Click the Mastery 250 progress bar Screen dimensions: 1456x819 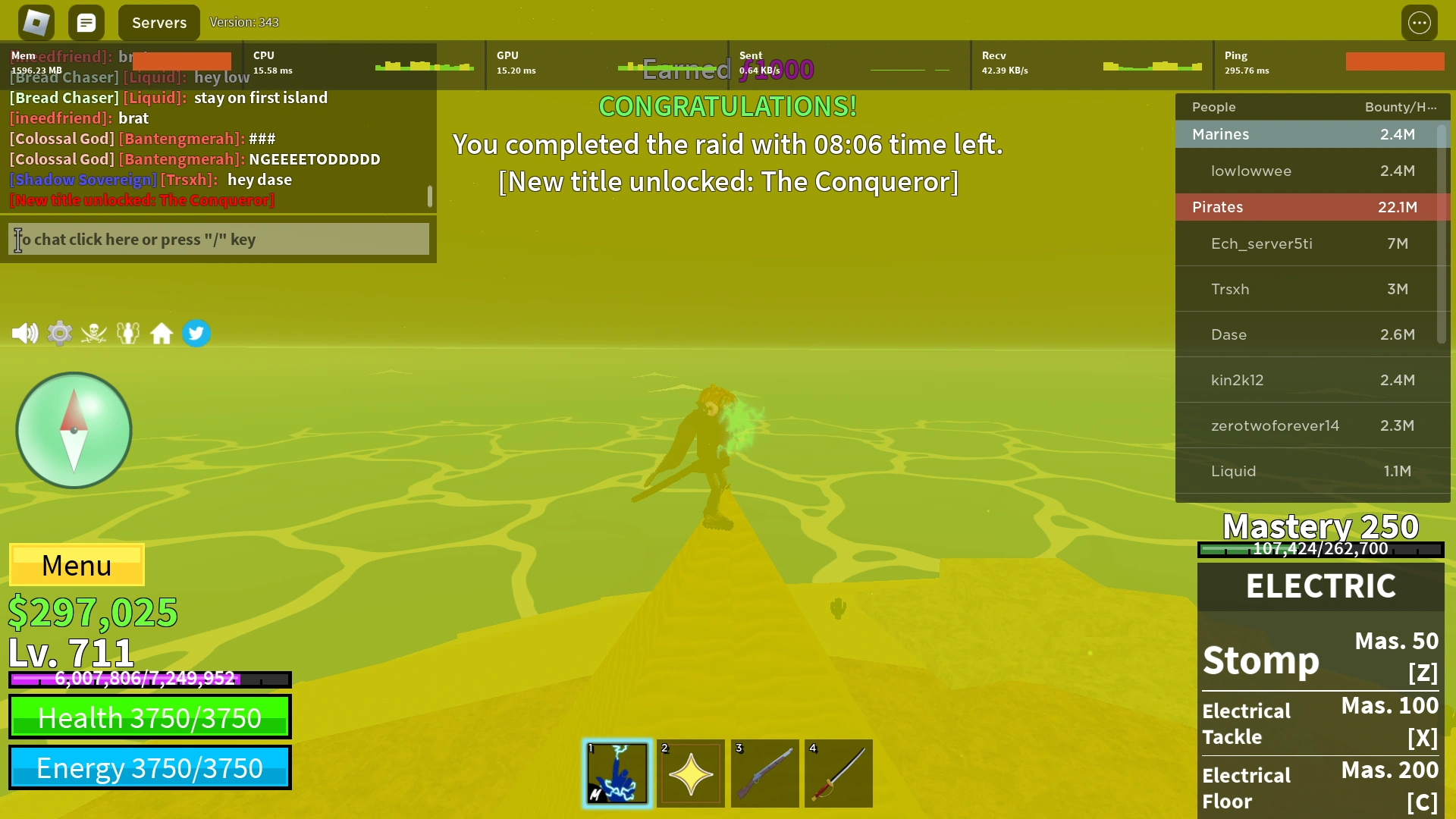1319,548
